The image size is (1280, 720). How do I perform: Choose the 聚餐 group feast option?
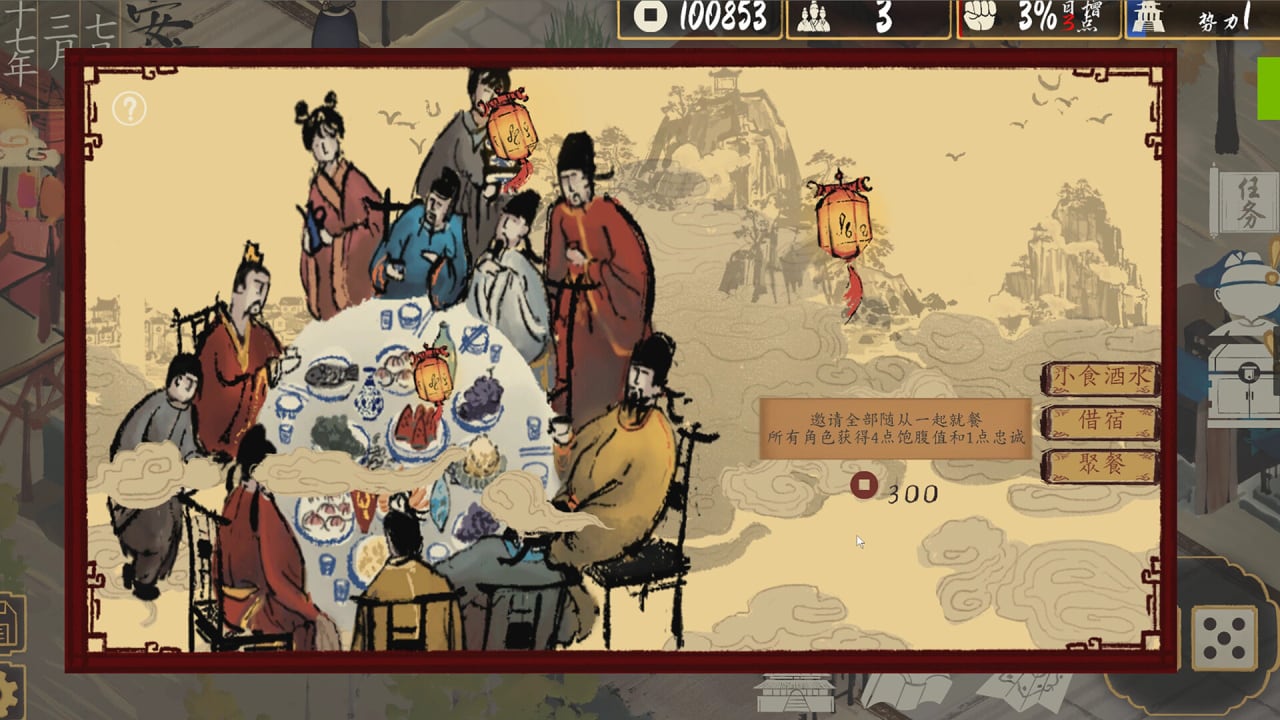pos(1100,466)
